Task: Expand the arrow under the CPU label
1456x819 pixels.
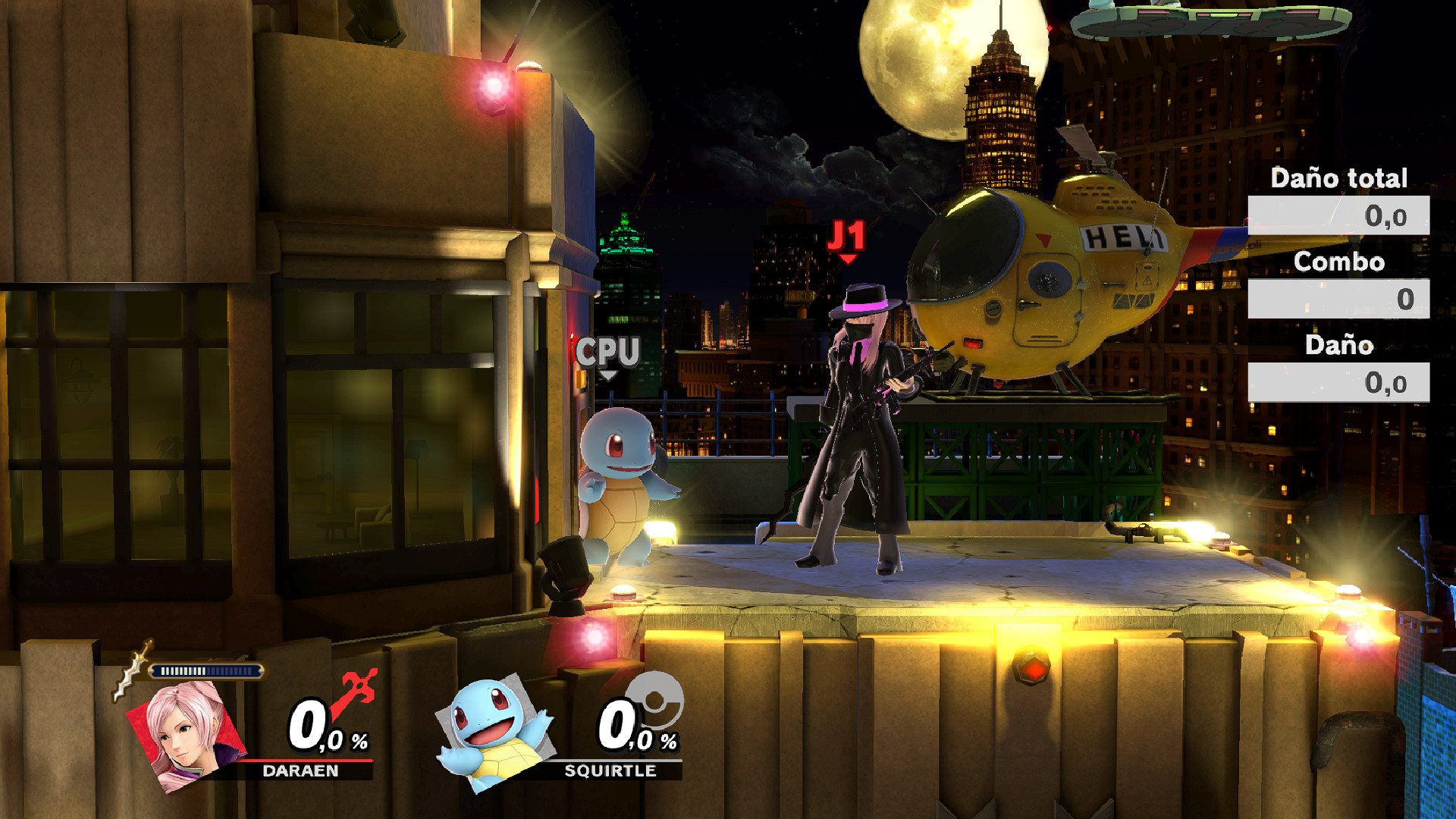Action: (607, 376)
